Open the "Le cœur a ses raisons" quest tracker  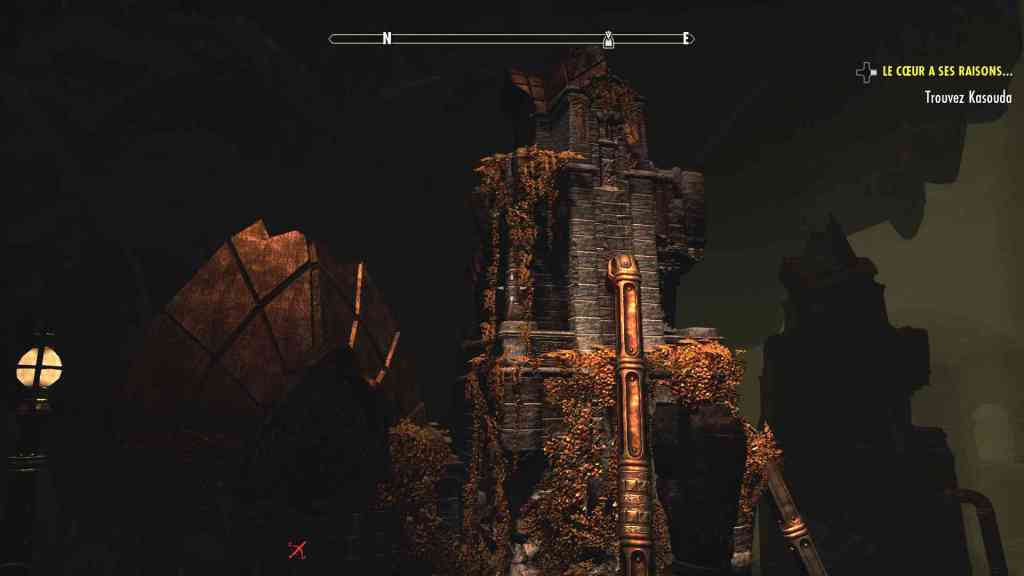coord(947,72)
